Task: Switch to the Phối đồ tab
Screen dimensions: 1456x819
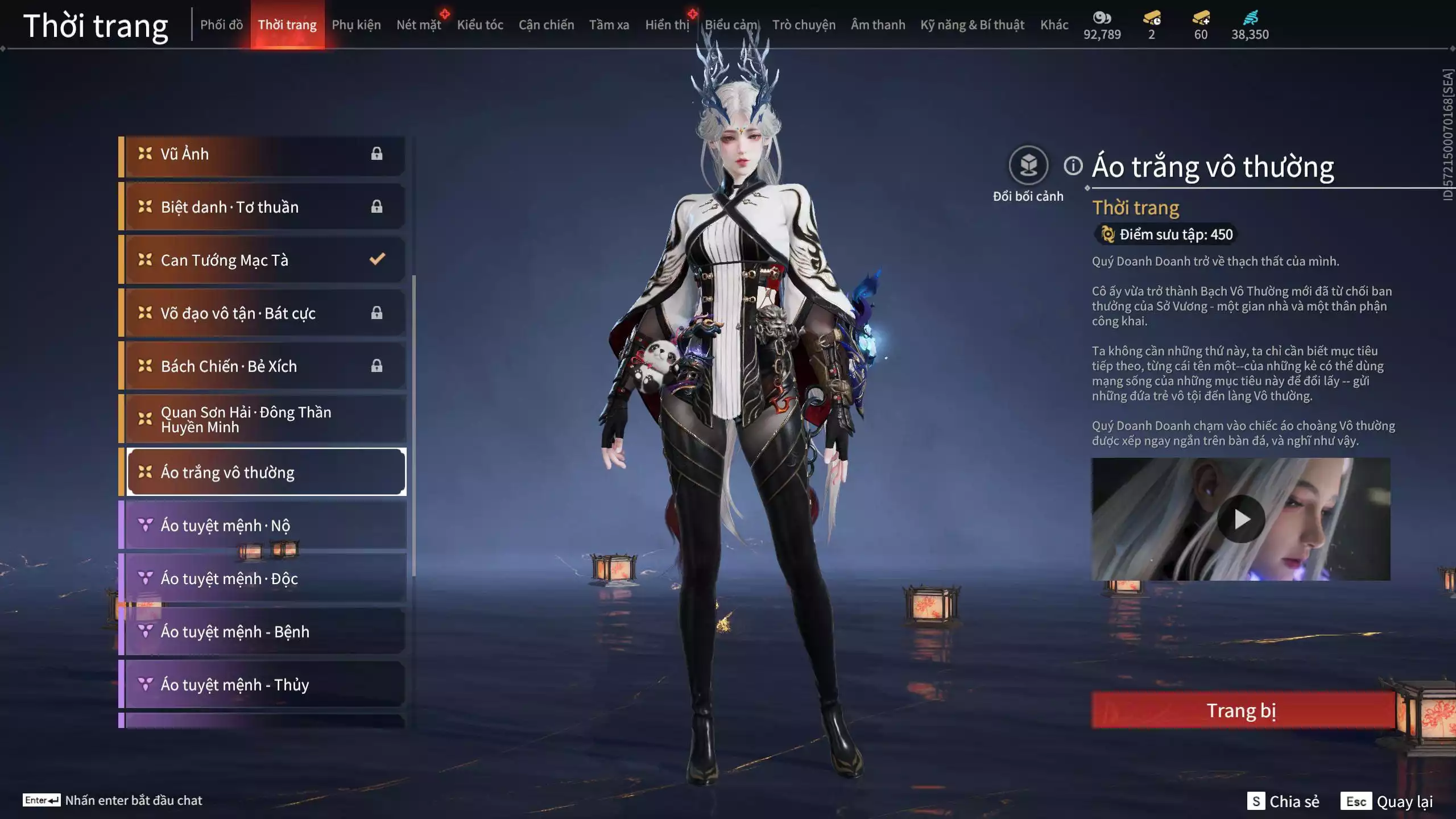Action: coord(221,25)
